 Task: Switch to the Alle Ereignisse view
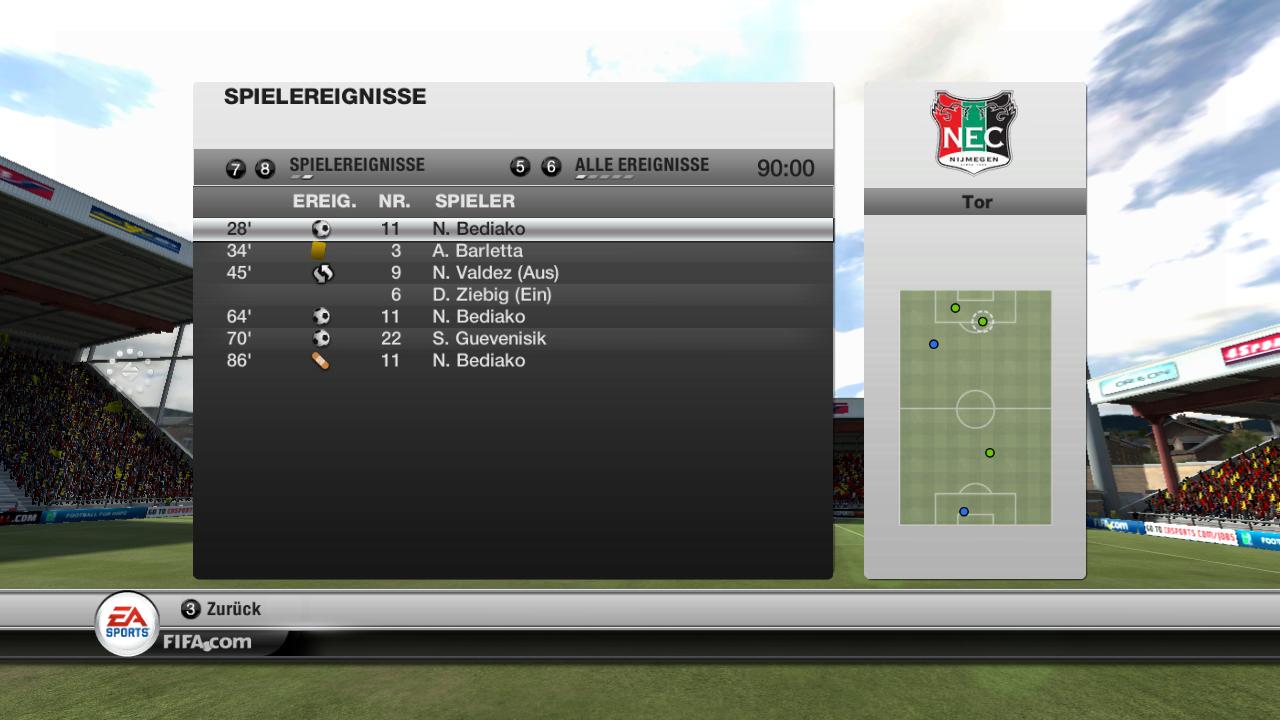(641, 166)
